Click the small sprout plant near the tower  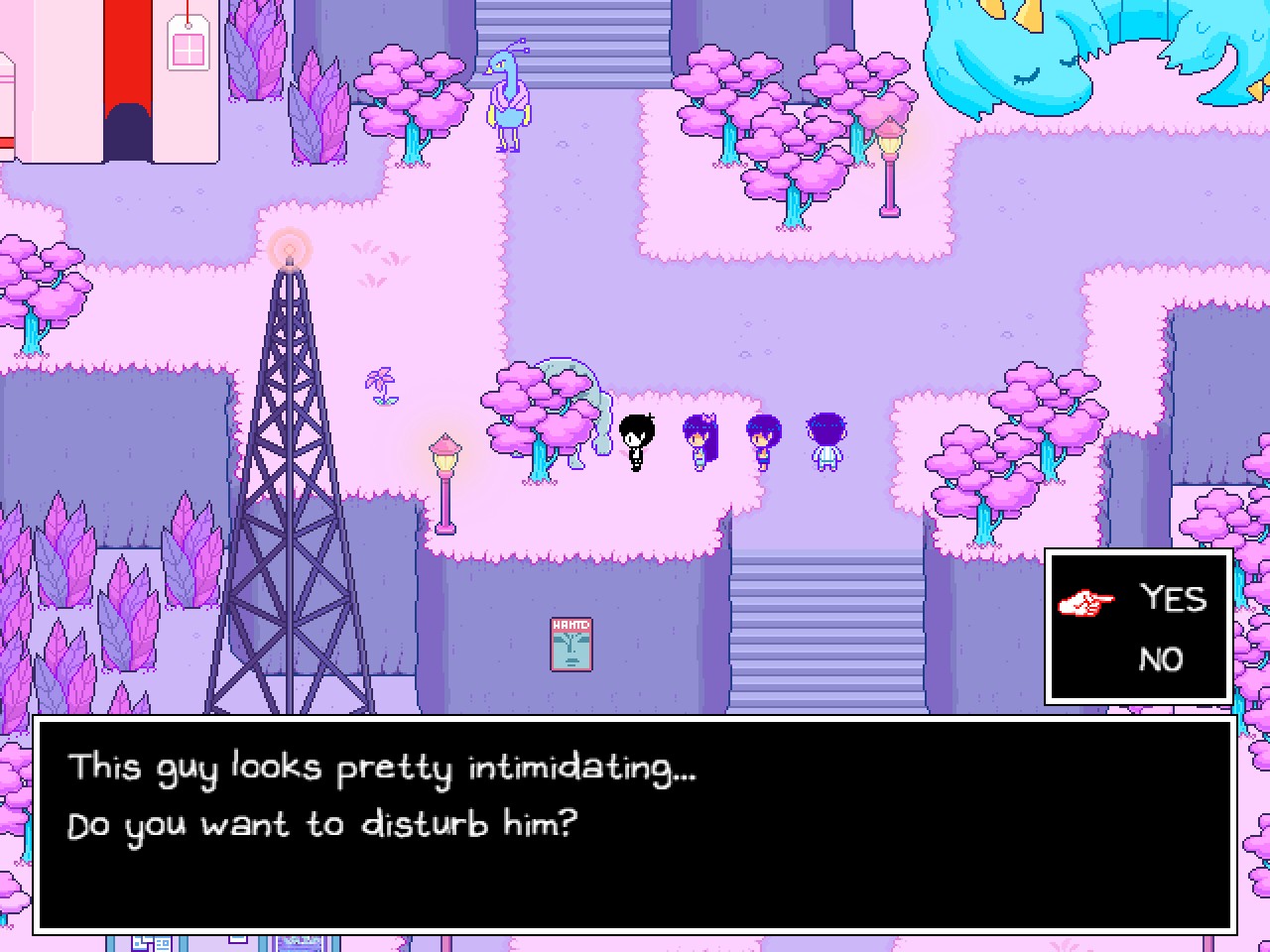tap(383, 387)
